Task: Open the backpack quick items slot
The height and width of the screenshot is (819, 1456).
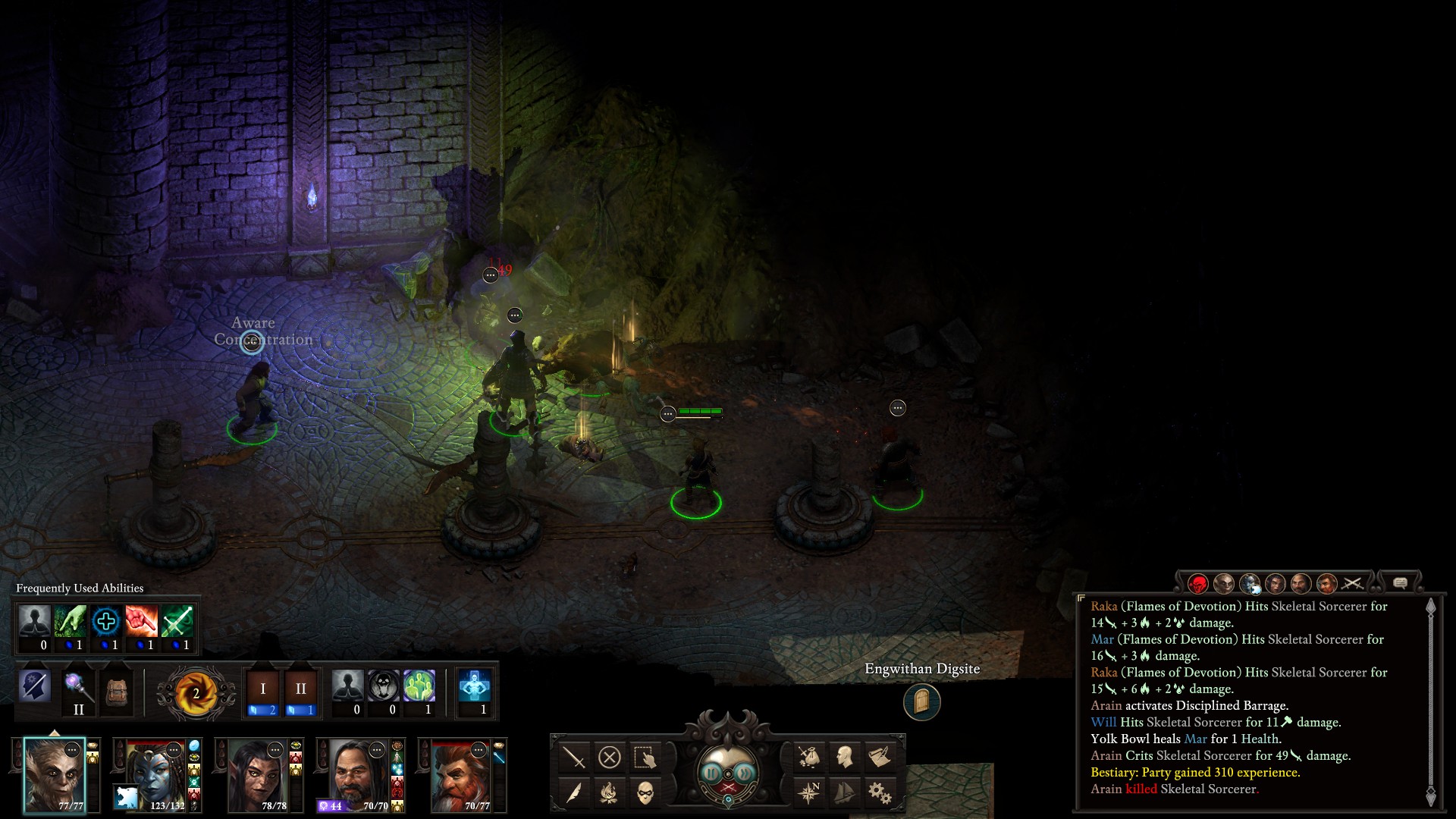Action: (116, 691)
